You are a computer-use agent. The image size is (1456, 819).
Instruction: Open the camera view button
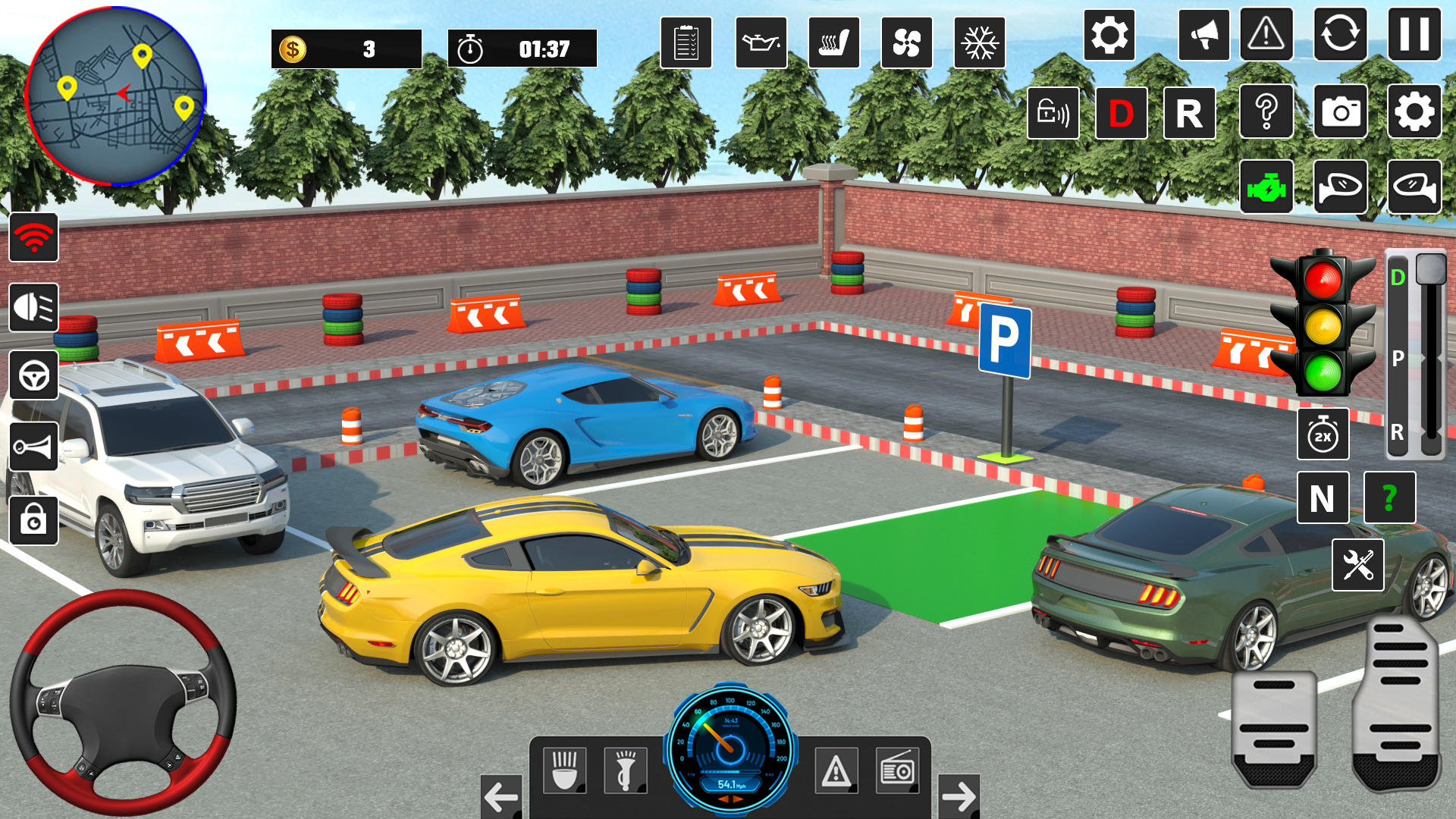(1340, 112)
